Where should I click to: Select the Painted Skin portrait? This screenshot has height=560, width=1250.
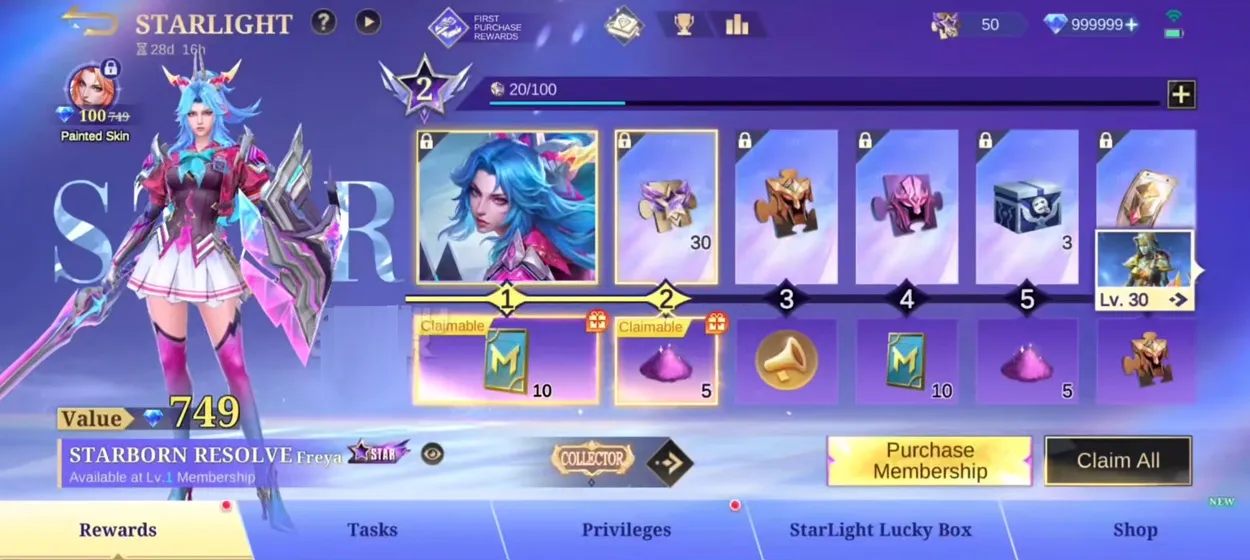click(93, 90)
